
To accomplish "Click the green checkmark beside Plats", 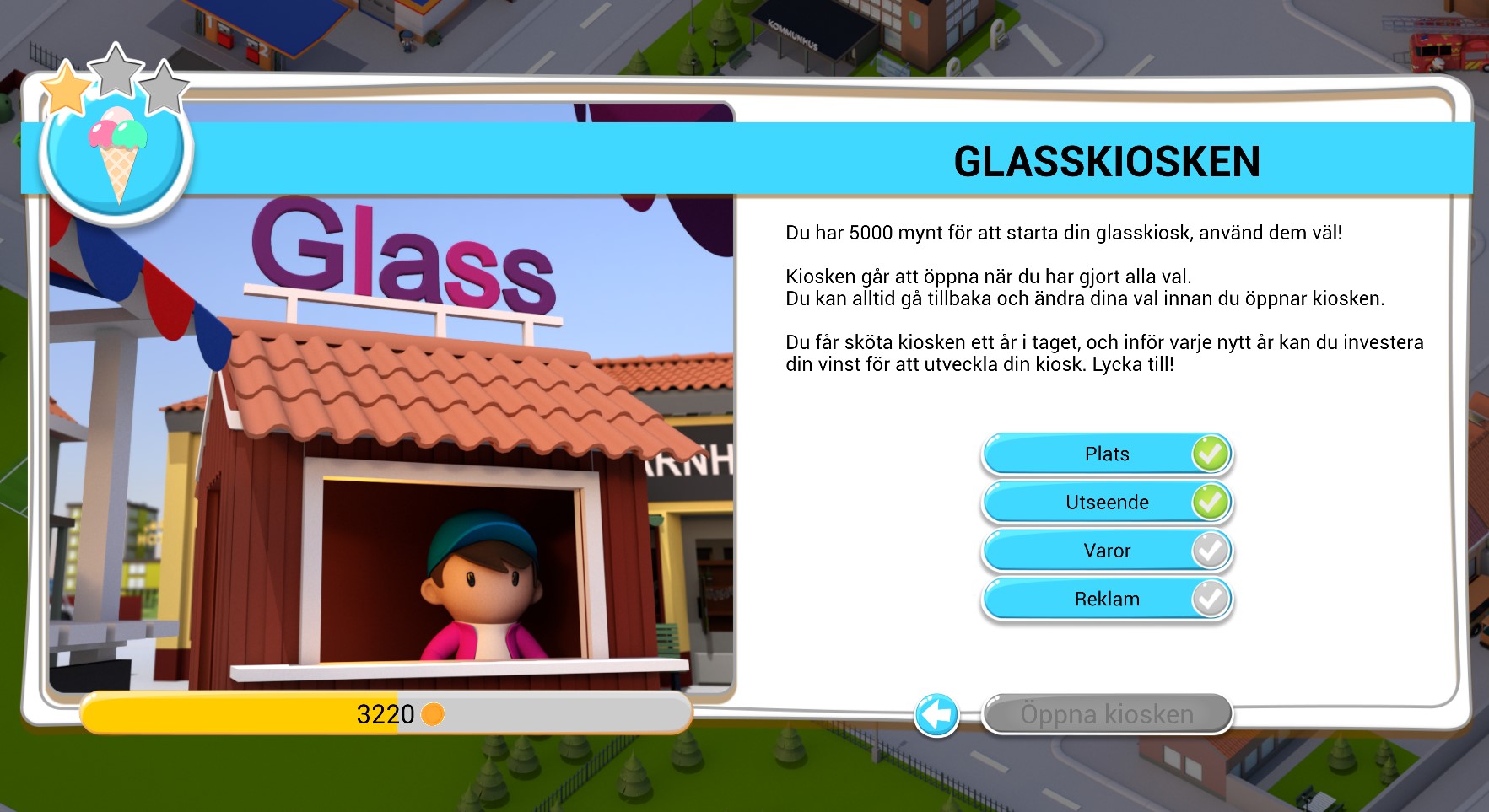I will [x=1212, y=453].
